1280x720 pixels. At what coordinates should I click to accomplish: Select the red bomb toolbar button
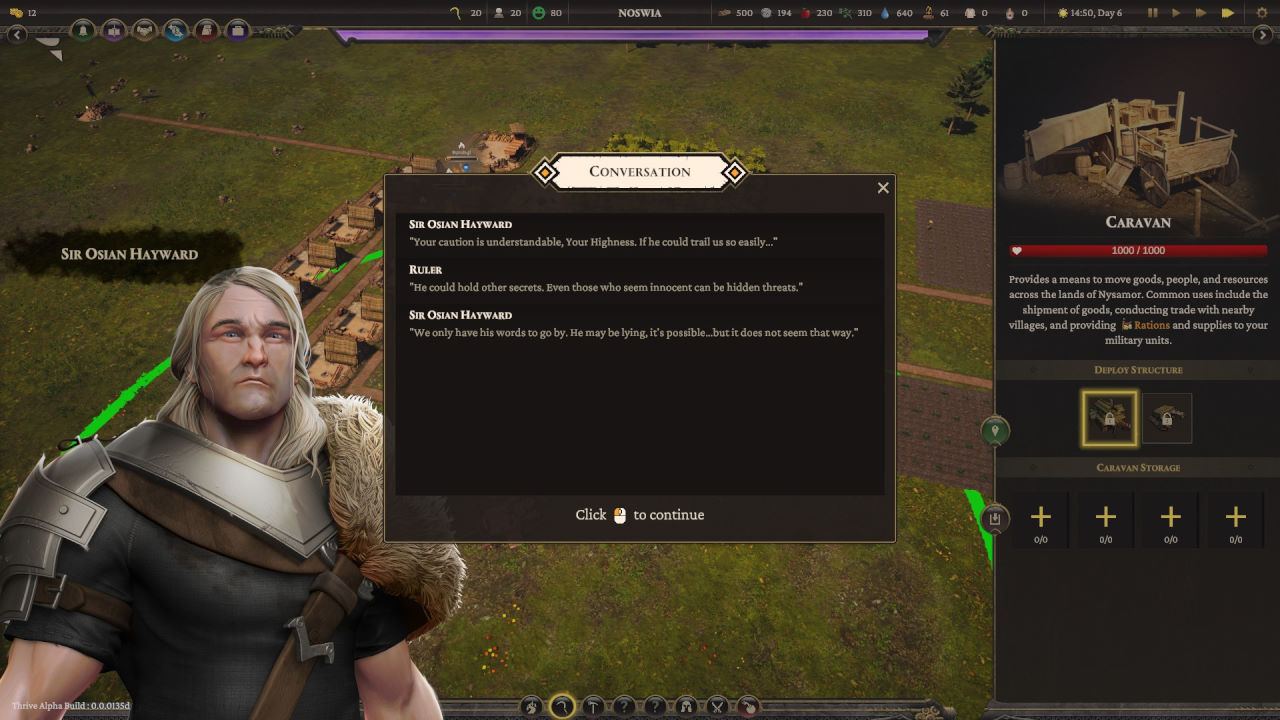(748, 706)
